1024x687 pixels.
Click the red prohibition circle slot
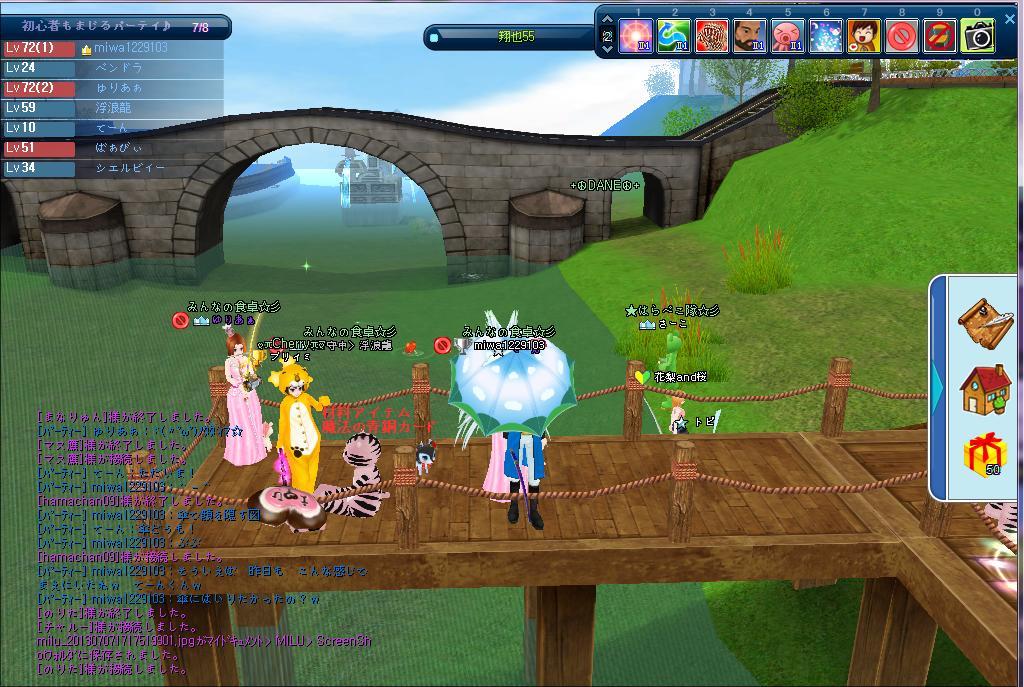pos(902,37)
